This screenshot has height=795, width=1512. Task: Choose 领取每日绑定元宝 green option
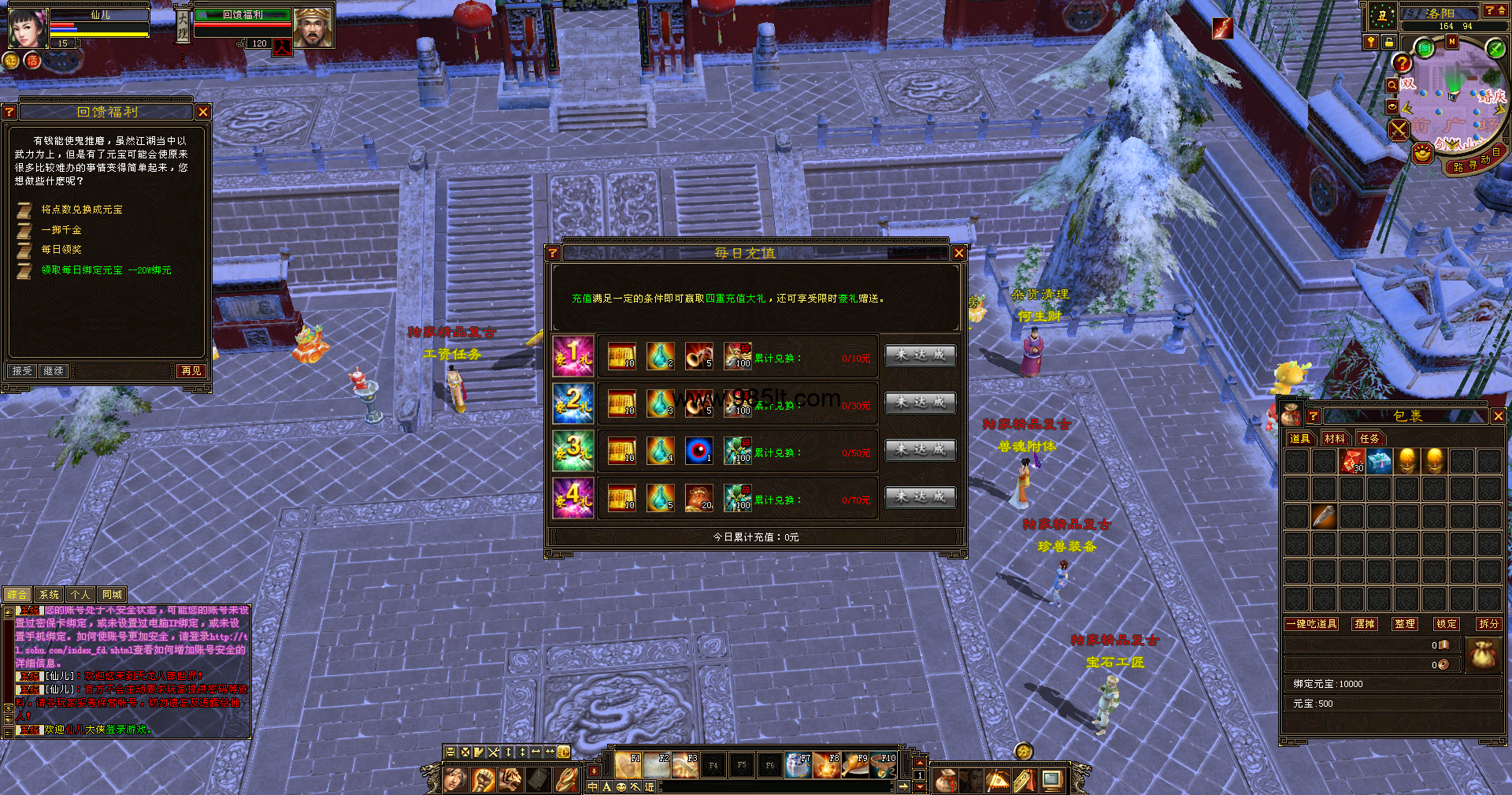pos(106,270)
